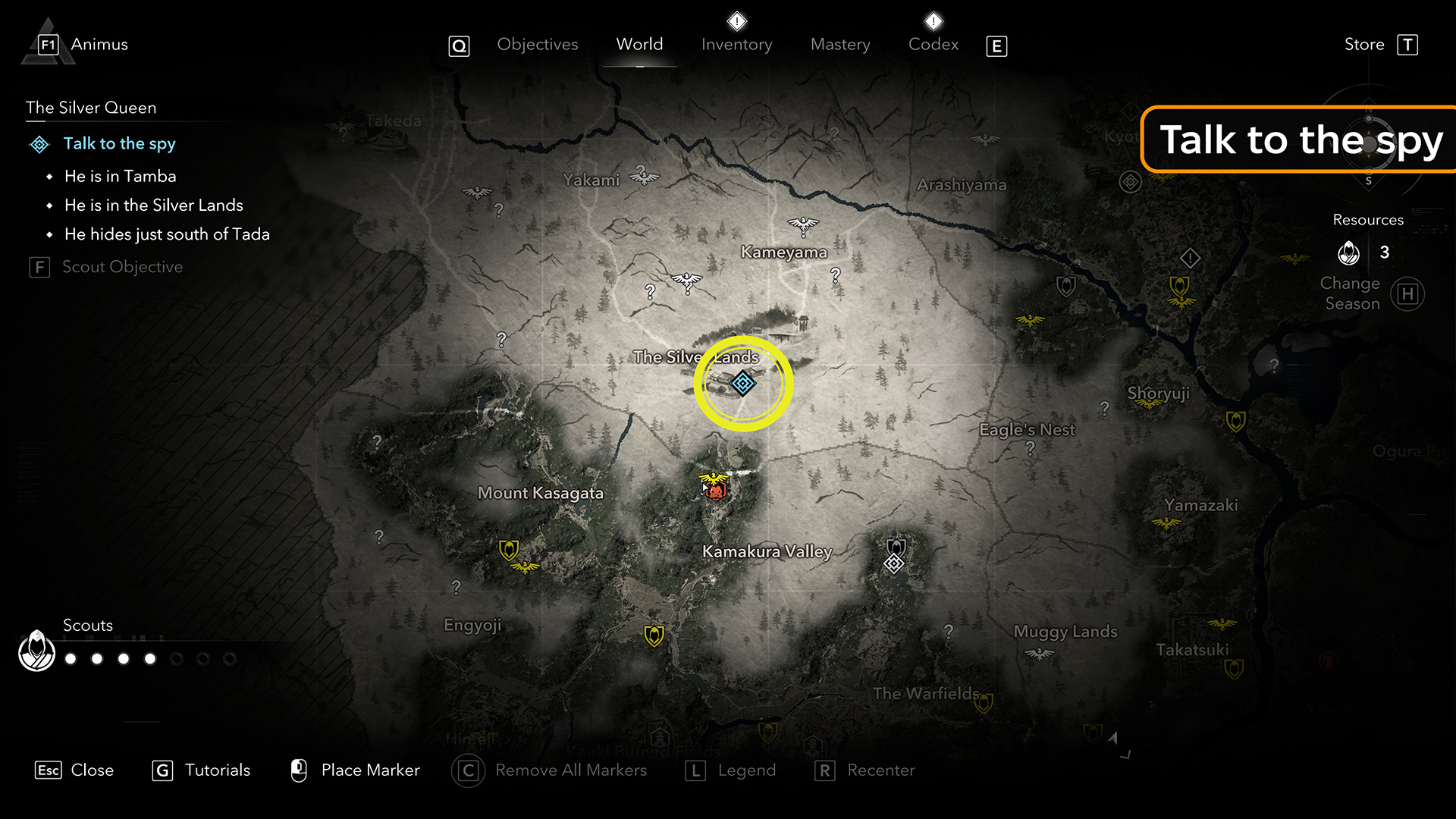Click the red-marked icon above Kamakura Valley

(714, 490)
